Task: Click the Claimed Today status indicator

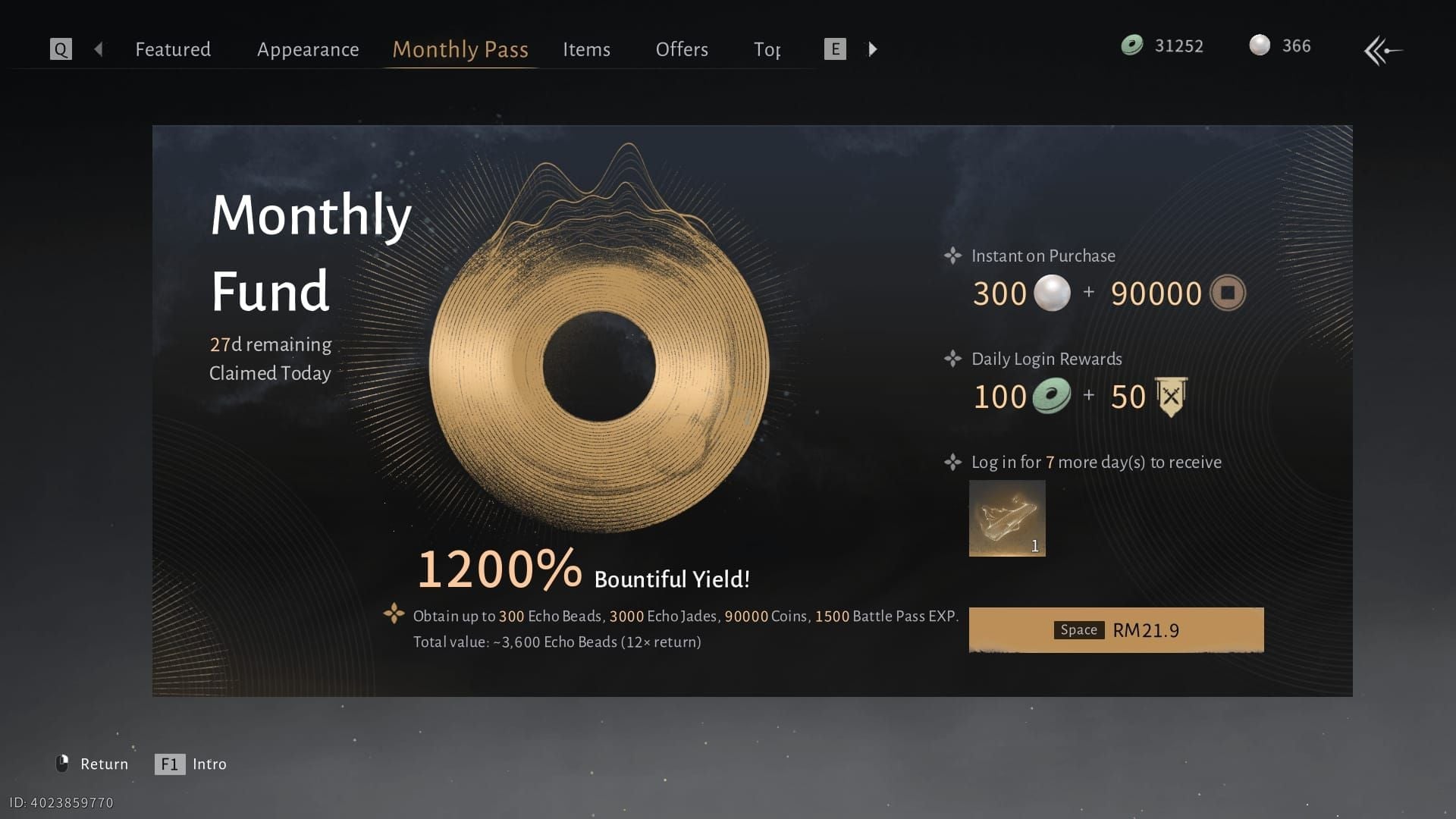Action: [x=270, y=372]
